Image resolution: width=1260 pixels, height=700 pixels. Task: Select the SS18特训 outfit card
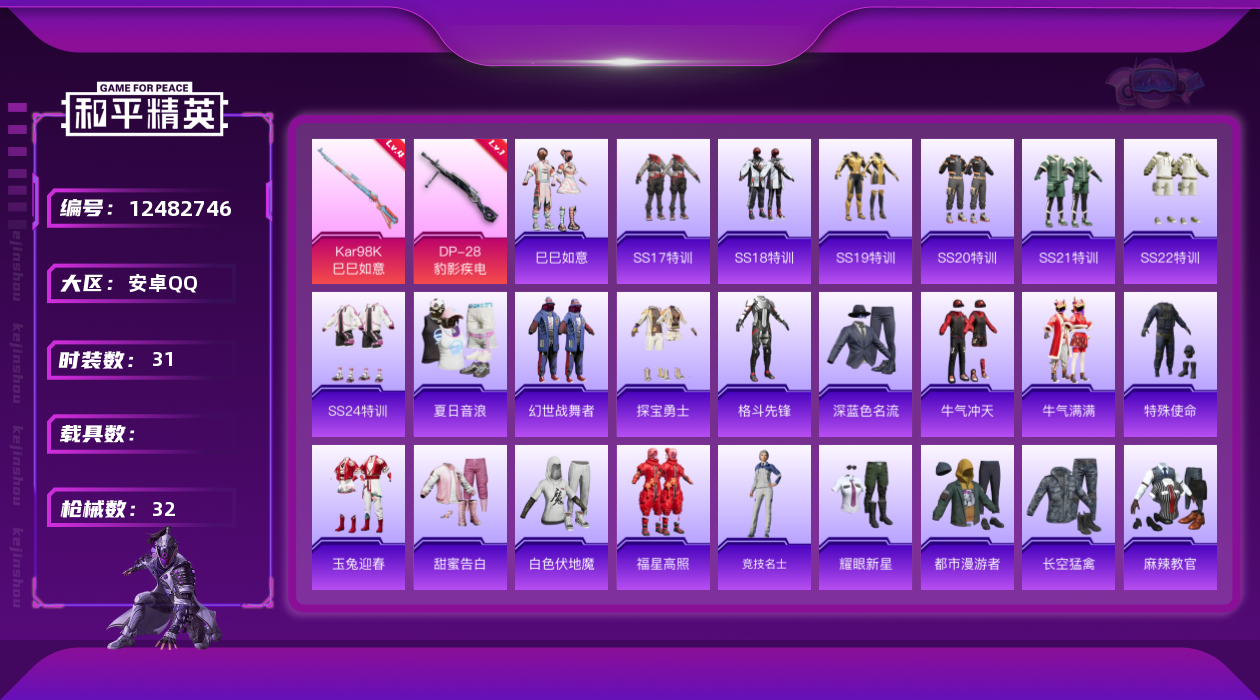[764, 211]
